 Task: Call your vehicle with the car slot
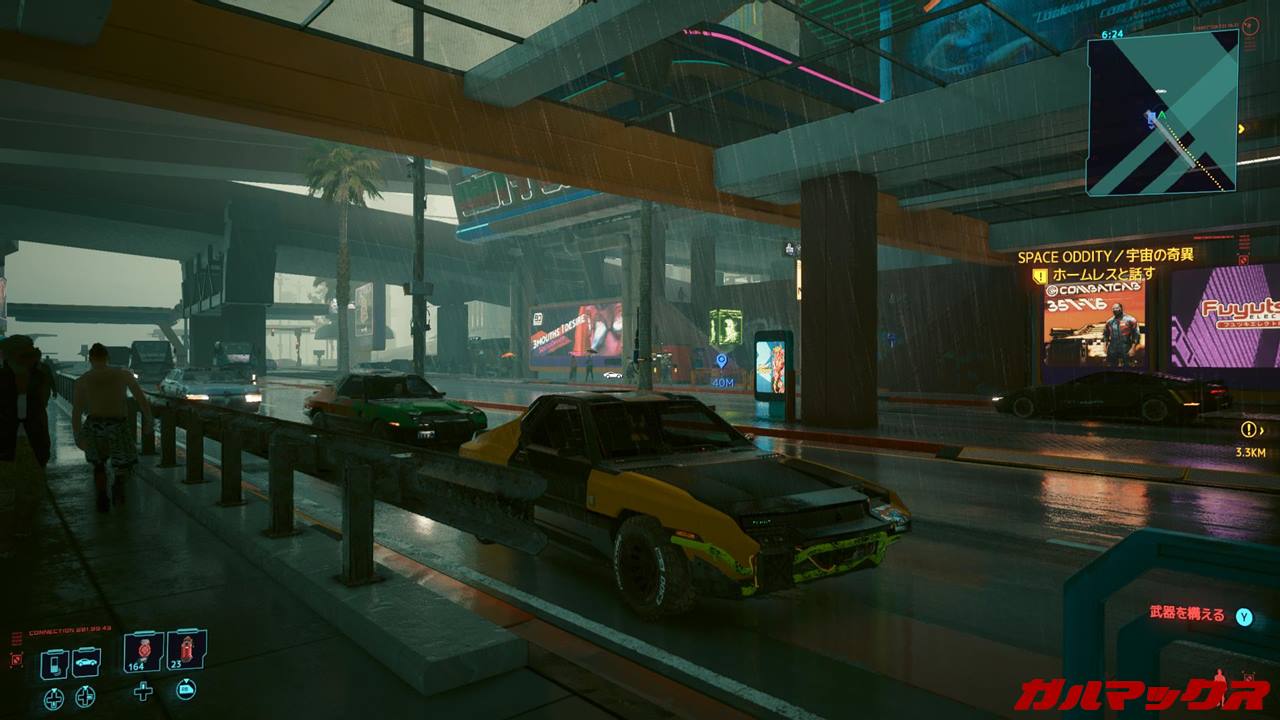click(86, 663)
